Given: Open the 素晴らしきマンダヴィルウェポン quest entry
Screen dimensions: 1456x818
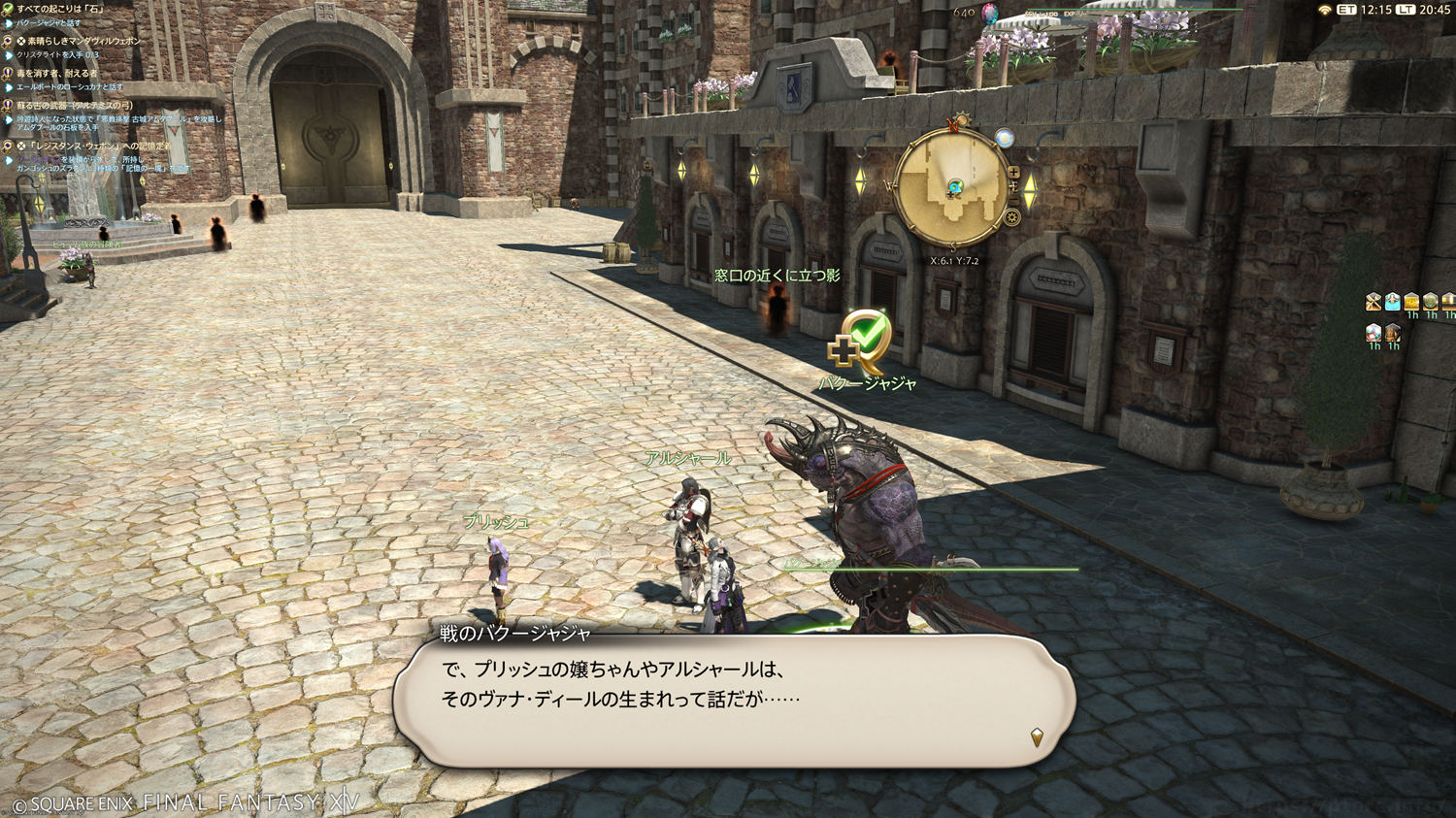Looking at the screenshot, I should coord(83,42).
